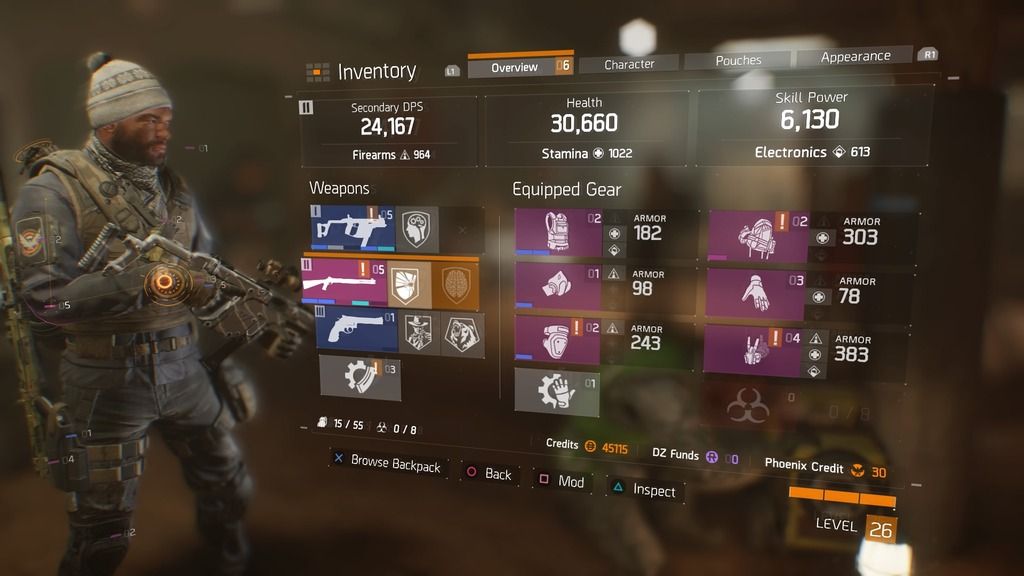The image size is (1024, 576).
Task: Select the knee pads with 243 armor
Action: (558, 340)
